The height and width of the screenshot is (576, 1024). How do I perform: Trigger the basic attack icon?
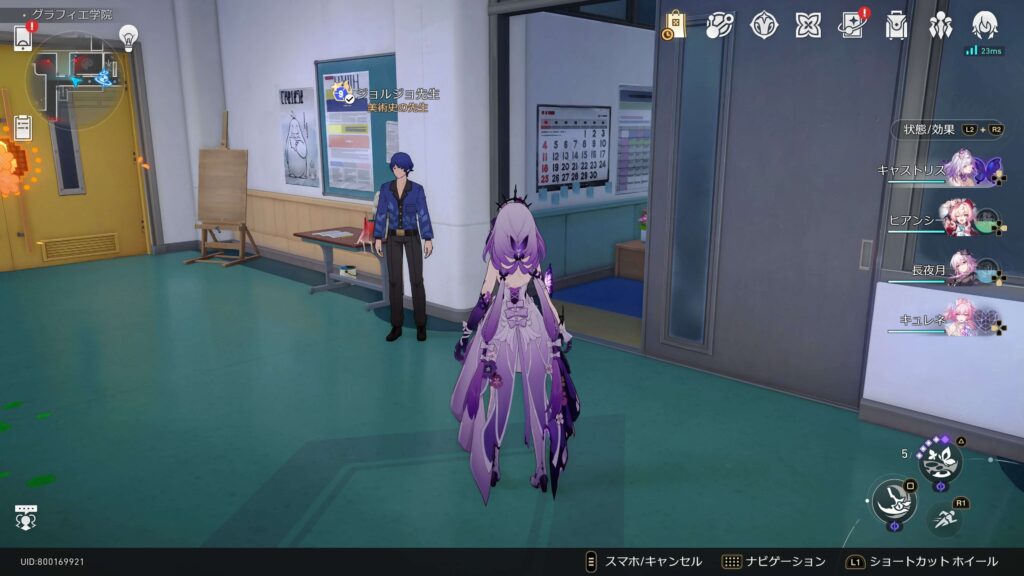(893, 501)
